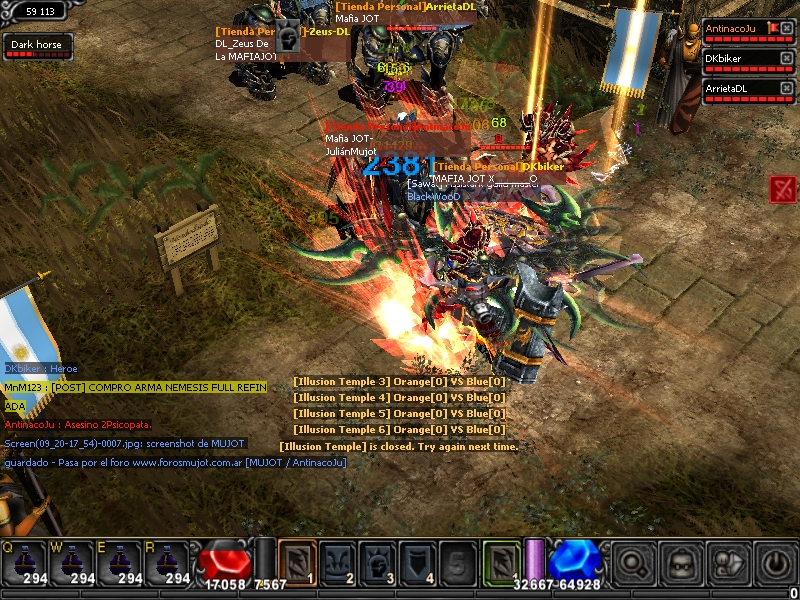Click the red crossed-swords icon
The height and width of the screenshot is (600, 800).
(783, 188)
